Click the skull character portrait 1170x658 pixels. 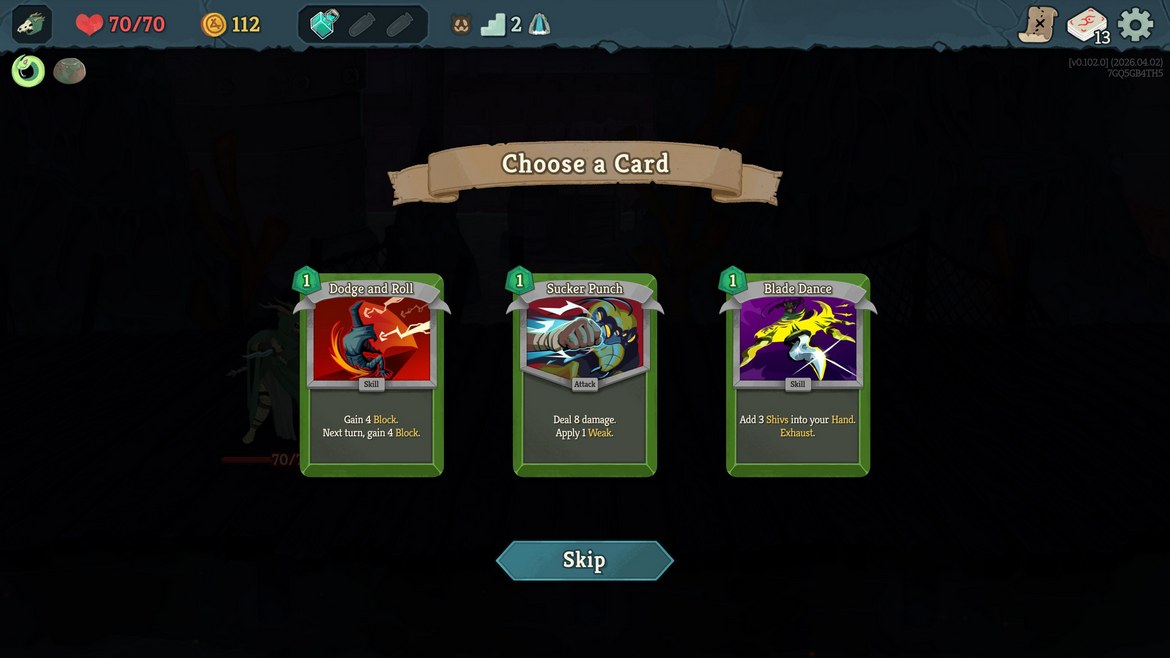(32, 24)
